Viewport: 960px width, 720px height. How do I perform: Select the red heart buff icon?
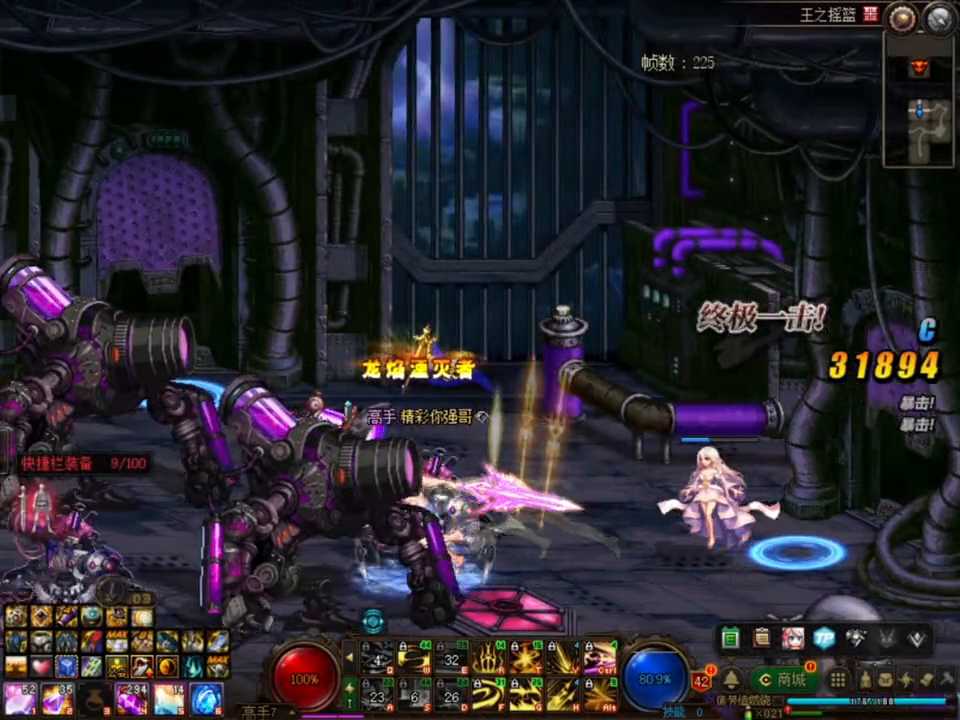pos(42,666)
